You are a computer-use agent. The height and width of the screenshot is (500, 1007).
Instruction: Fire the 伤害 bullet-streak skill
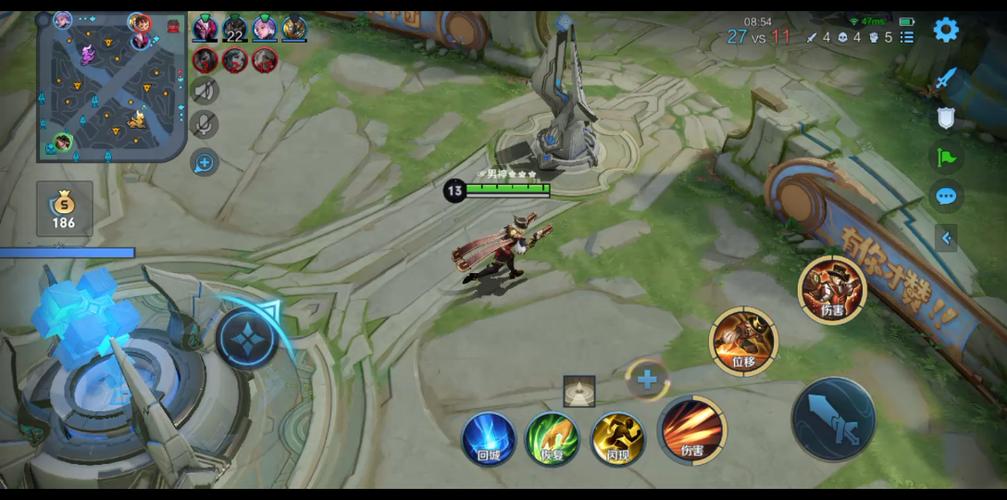coord(691,431)
